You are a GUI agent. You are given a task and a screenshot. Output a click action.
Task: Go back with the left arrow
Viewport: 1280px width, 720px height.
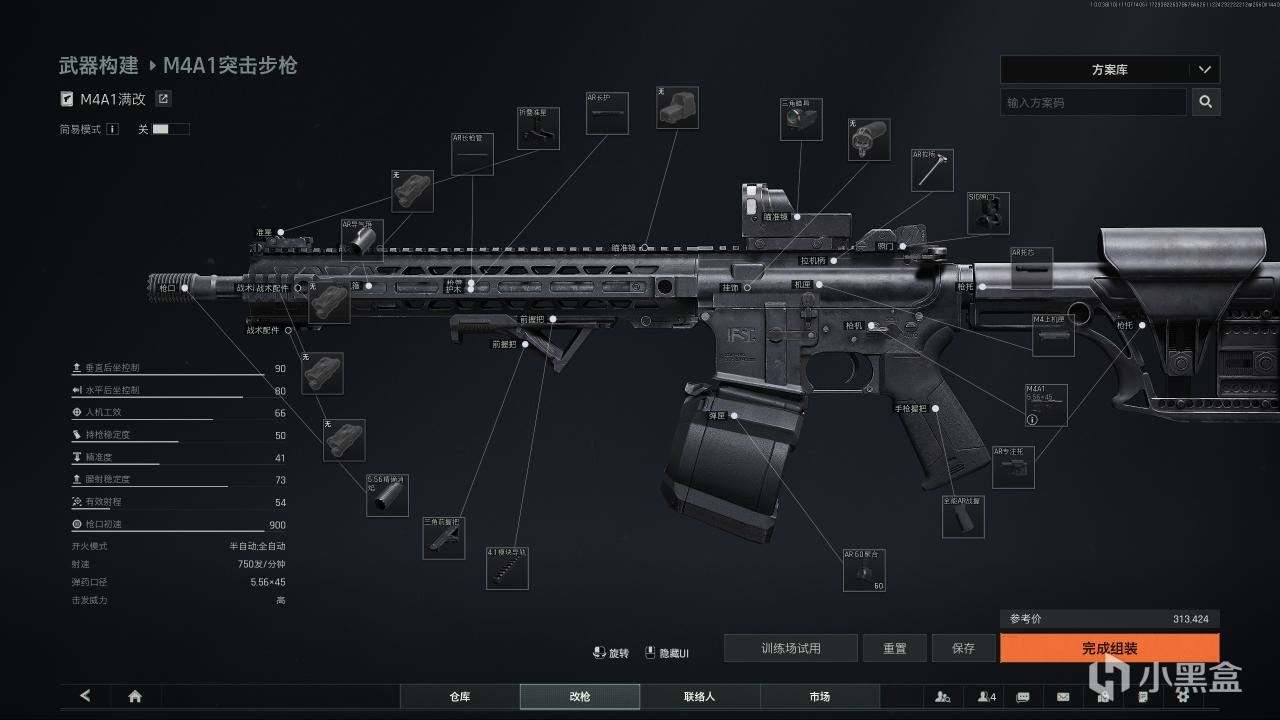point(85,696)
